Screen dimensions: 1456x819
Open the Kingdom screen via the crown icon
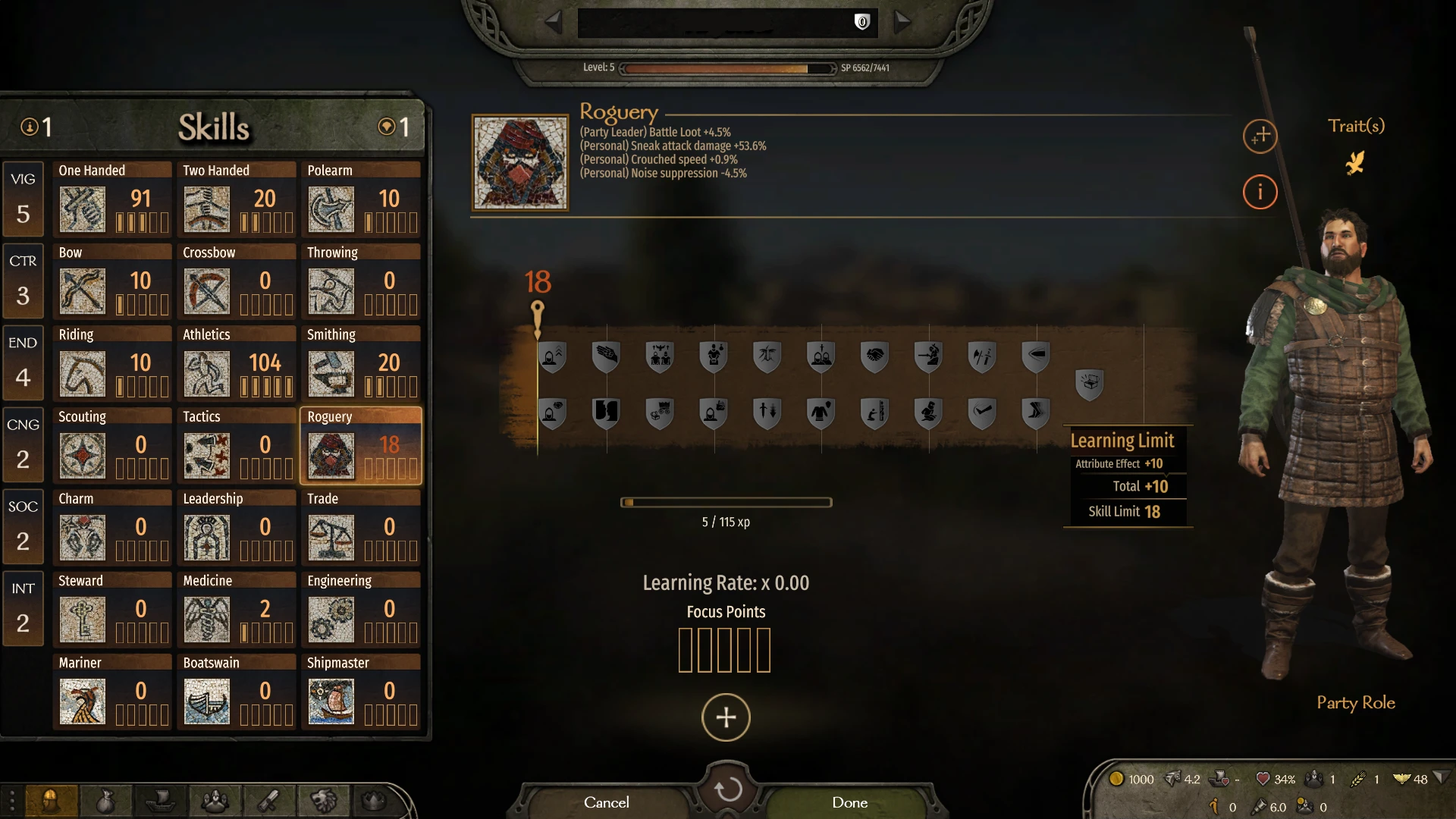click(x=374, y=802)
